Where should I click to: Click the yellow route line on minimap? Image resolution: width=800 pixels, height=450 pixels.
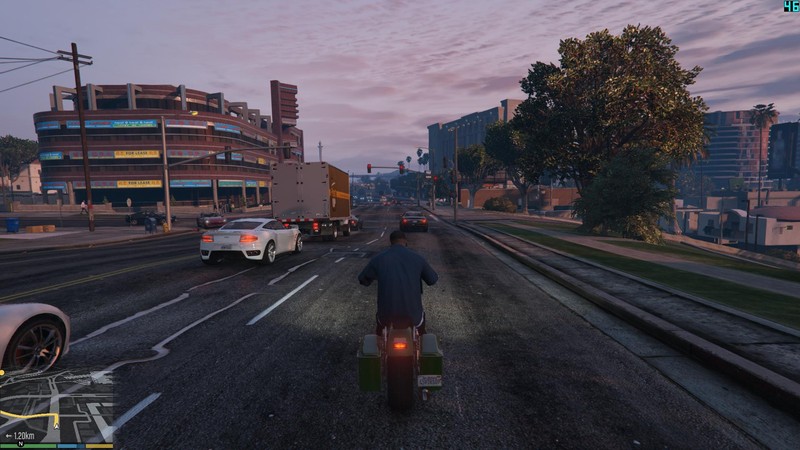pyautogui.click(x=28, y=414)
